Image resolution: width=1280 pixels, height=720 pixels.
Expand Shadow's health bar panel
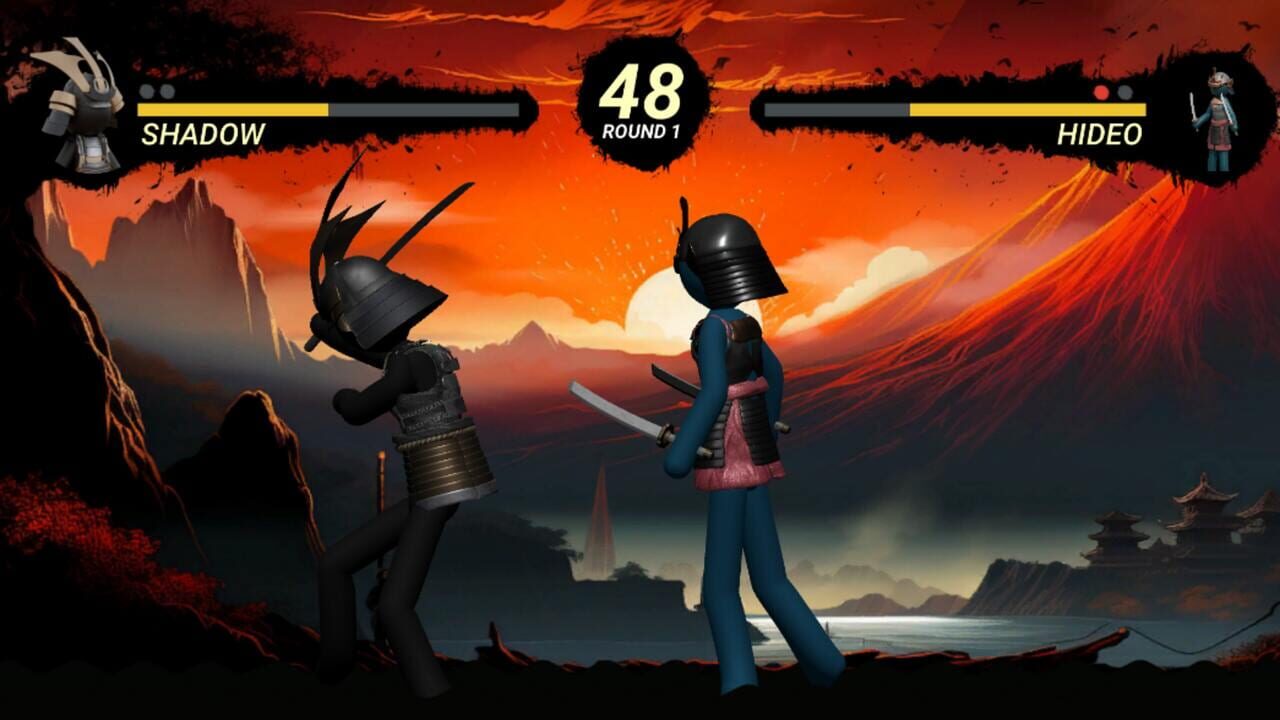tap(330, 110)
